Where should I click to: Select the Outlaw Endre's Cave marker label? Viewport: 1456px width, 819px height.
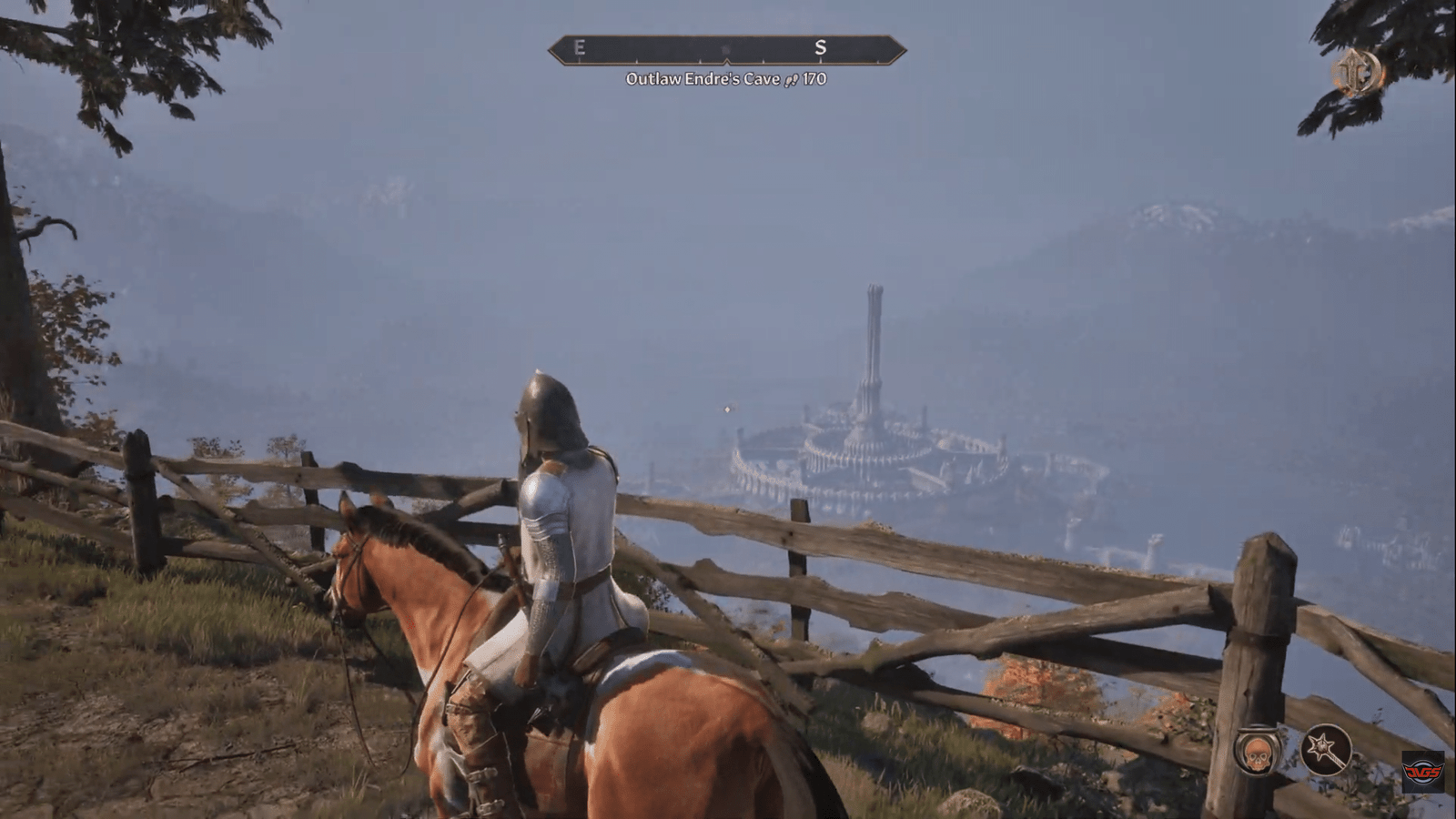(725, 79)
